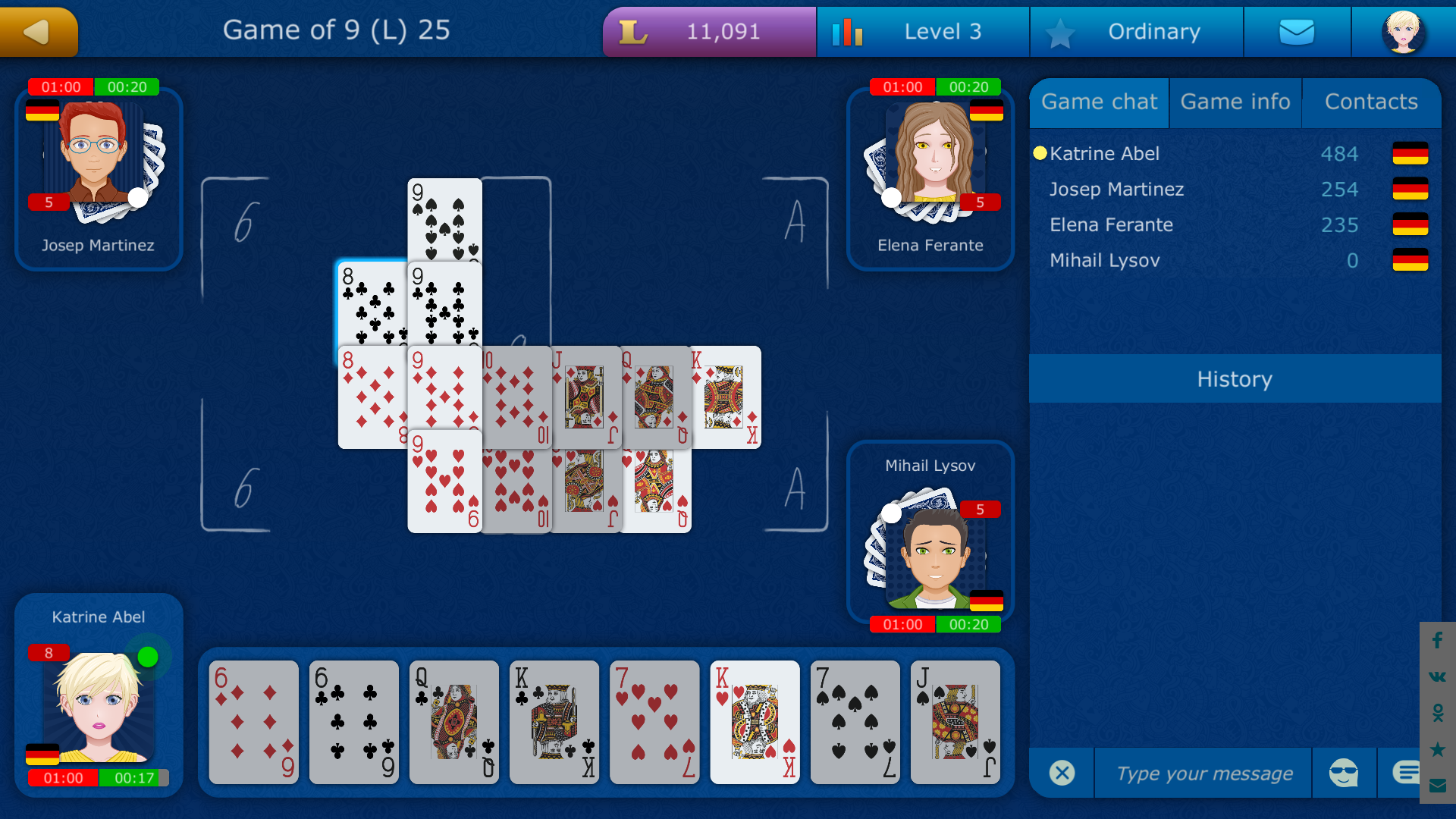Expand the History section
This screenshot has height=819, width=1456.
tap(1235, 379)
